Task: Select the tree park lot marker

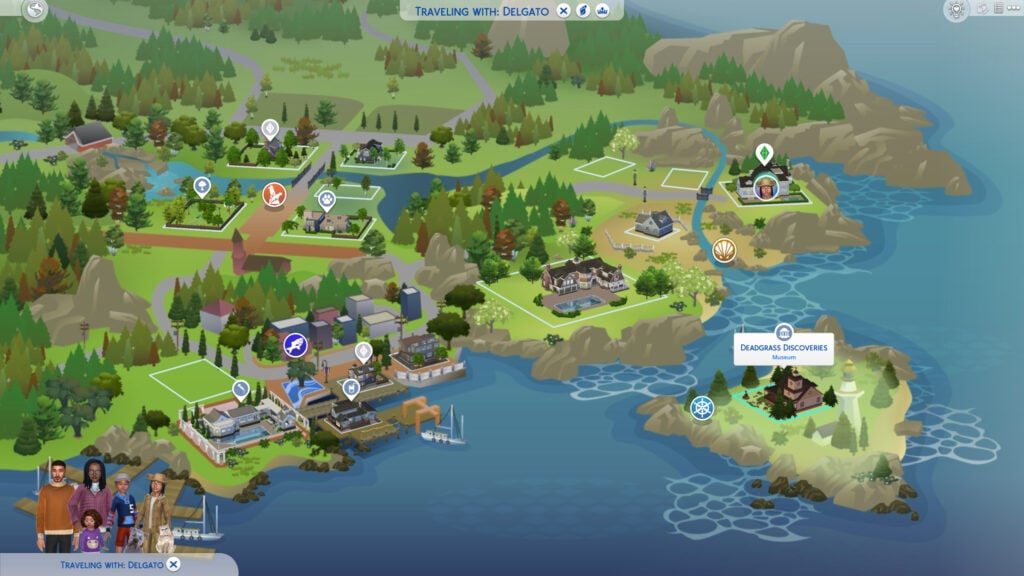Action: click(x=202, y=186)
